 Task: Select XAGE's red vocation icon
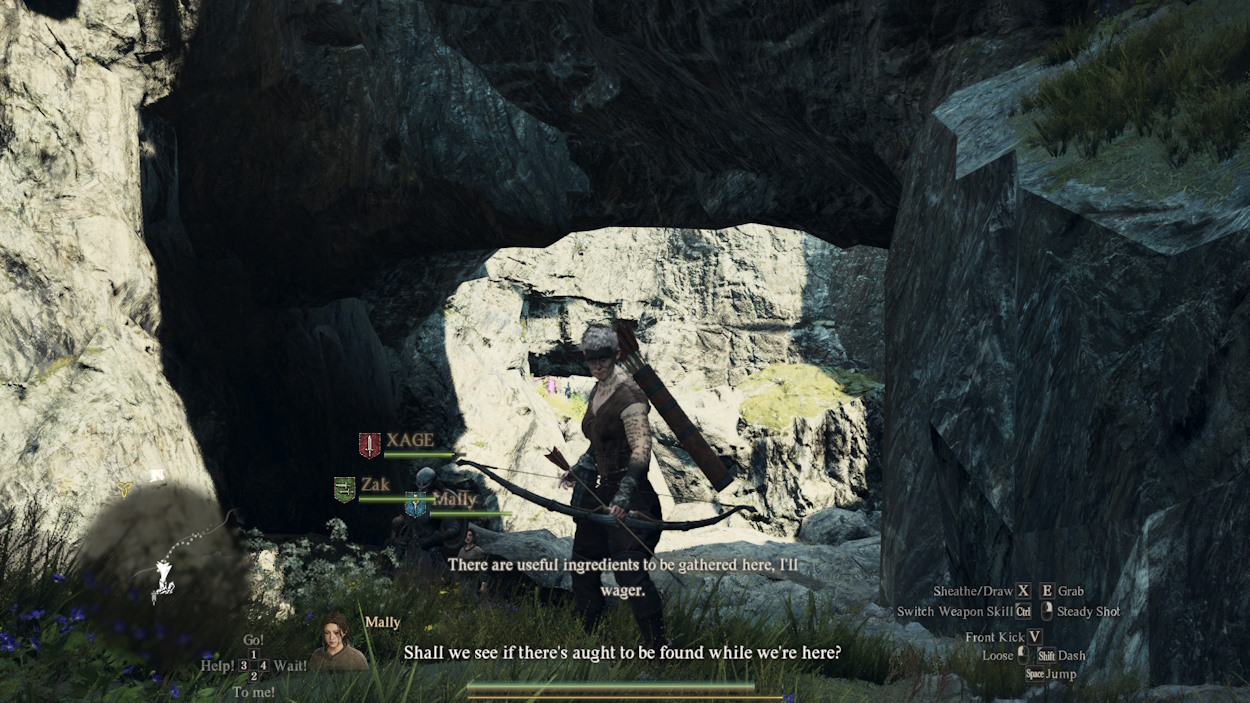(370, 445)
